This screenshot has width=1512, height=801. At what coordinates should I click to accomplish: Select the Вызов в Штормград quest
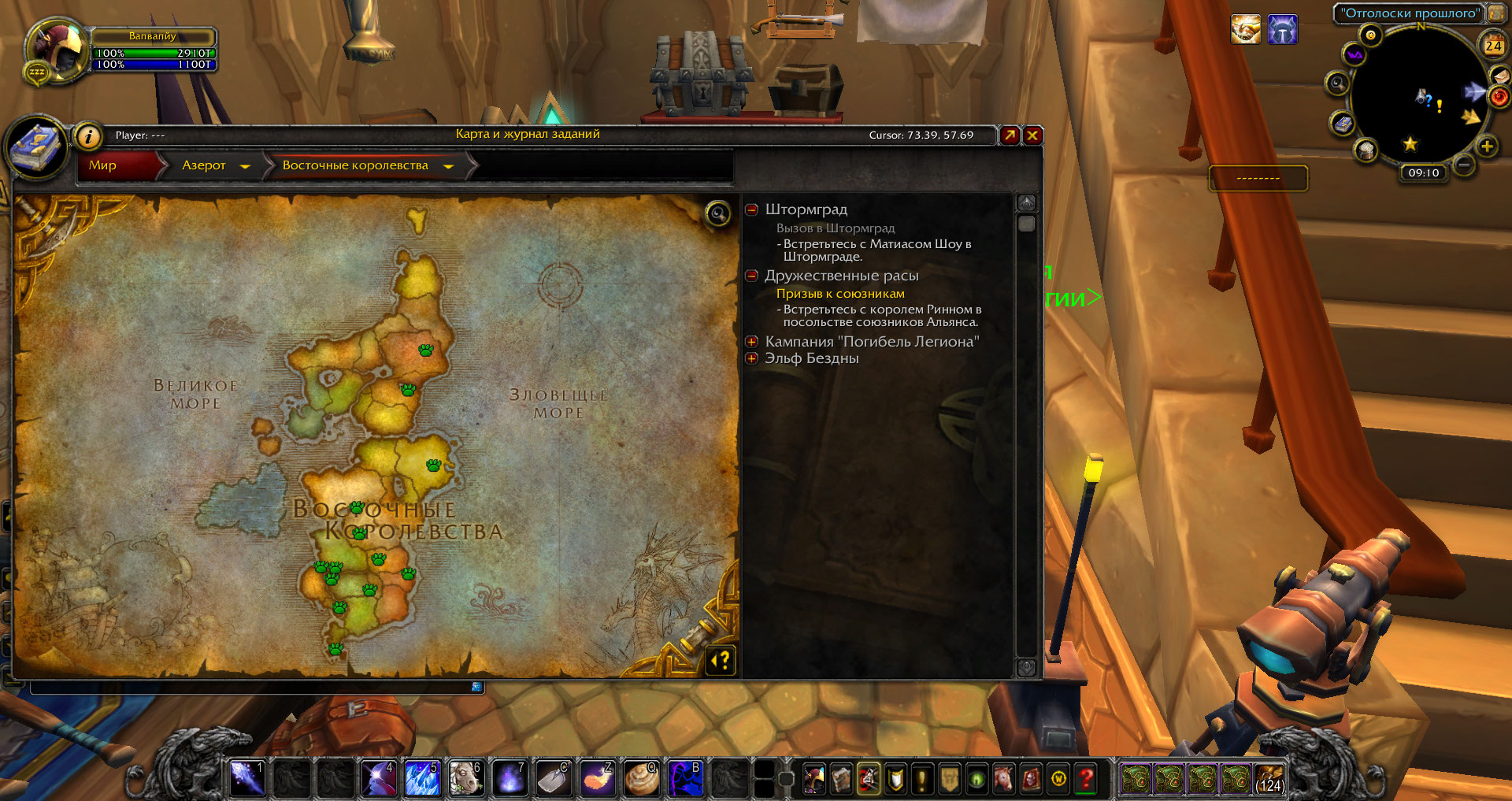tap(836, 228)
